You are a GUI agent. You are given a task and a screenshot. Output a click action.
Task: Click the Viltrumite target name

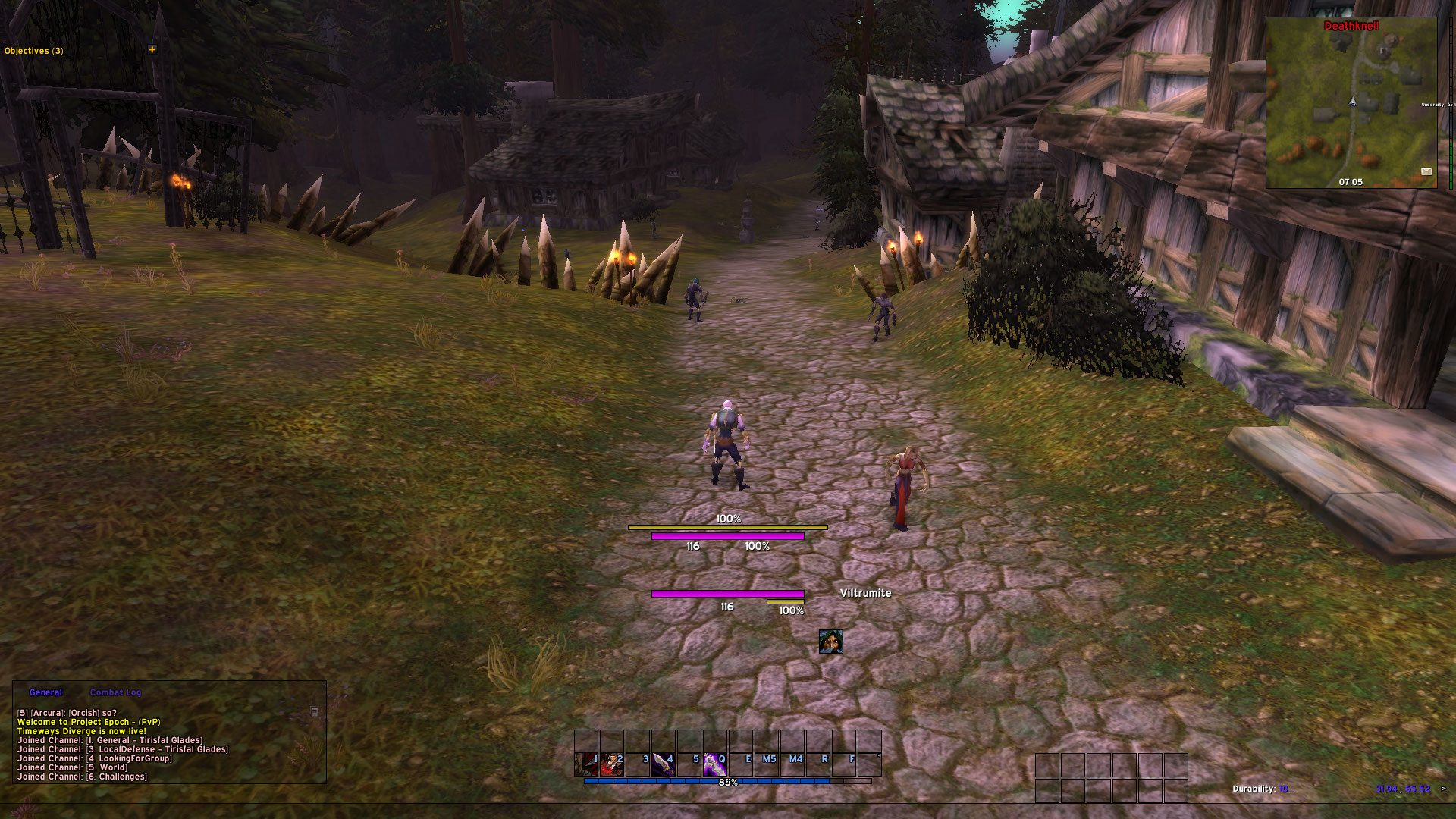tap(865, 593)
